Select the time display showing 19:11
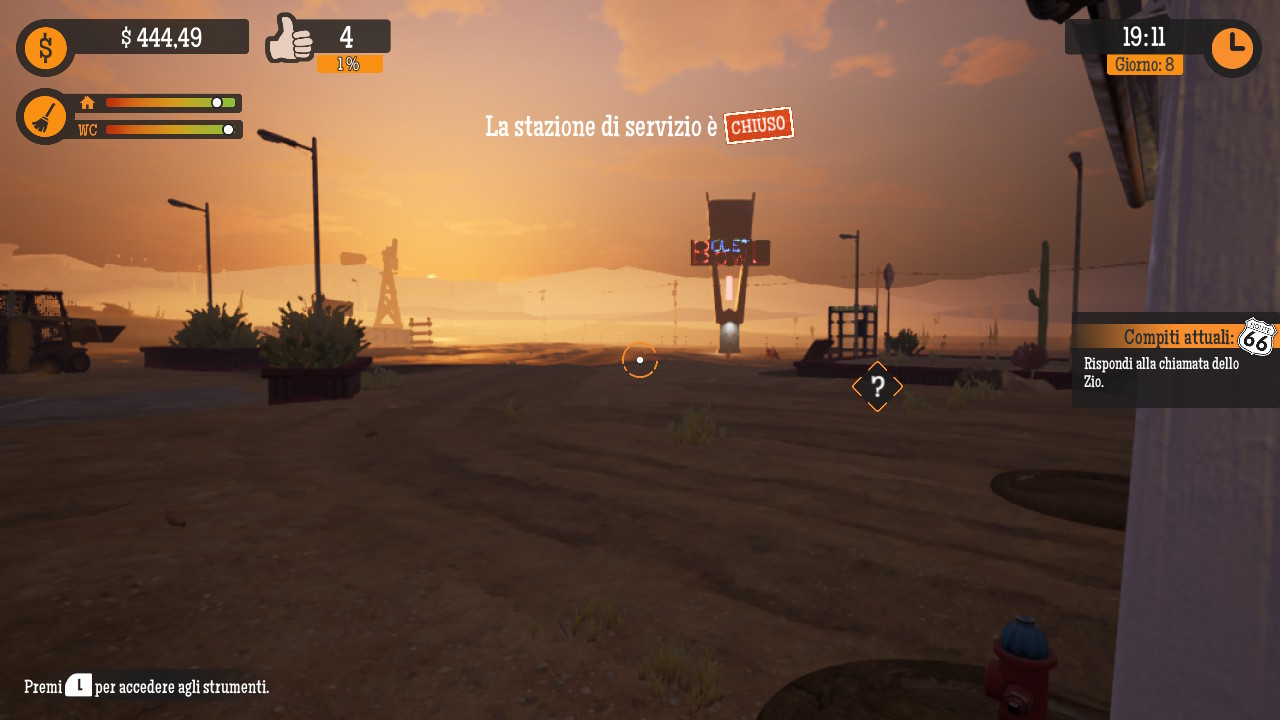This screenshot has height=720, width=1280. point(1143,38)
